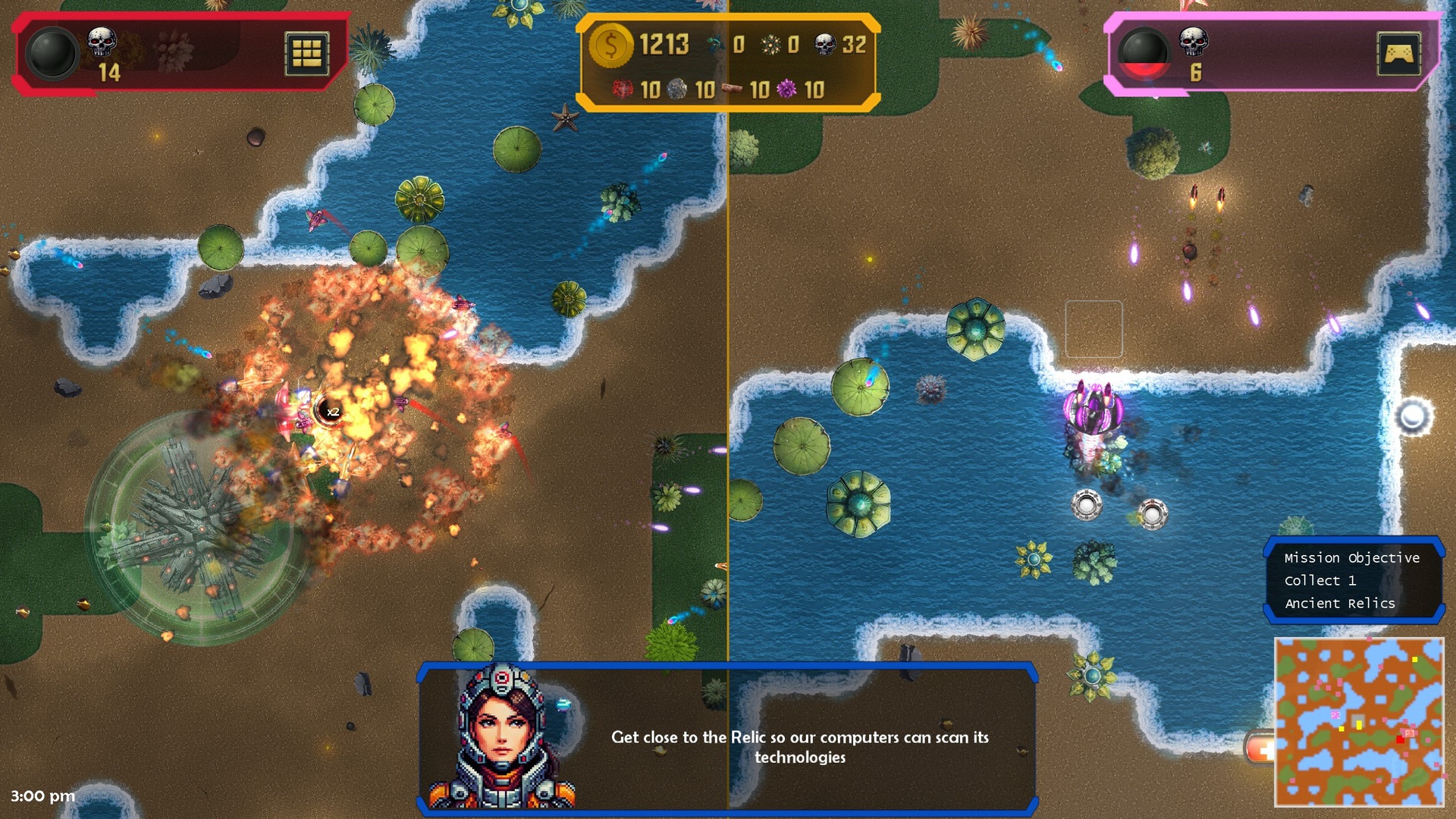Click the red crystal resource icon
The height and width of the screenshot is (819, 1456).
pyautogui.click(x=623, y=89)
